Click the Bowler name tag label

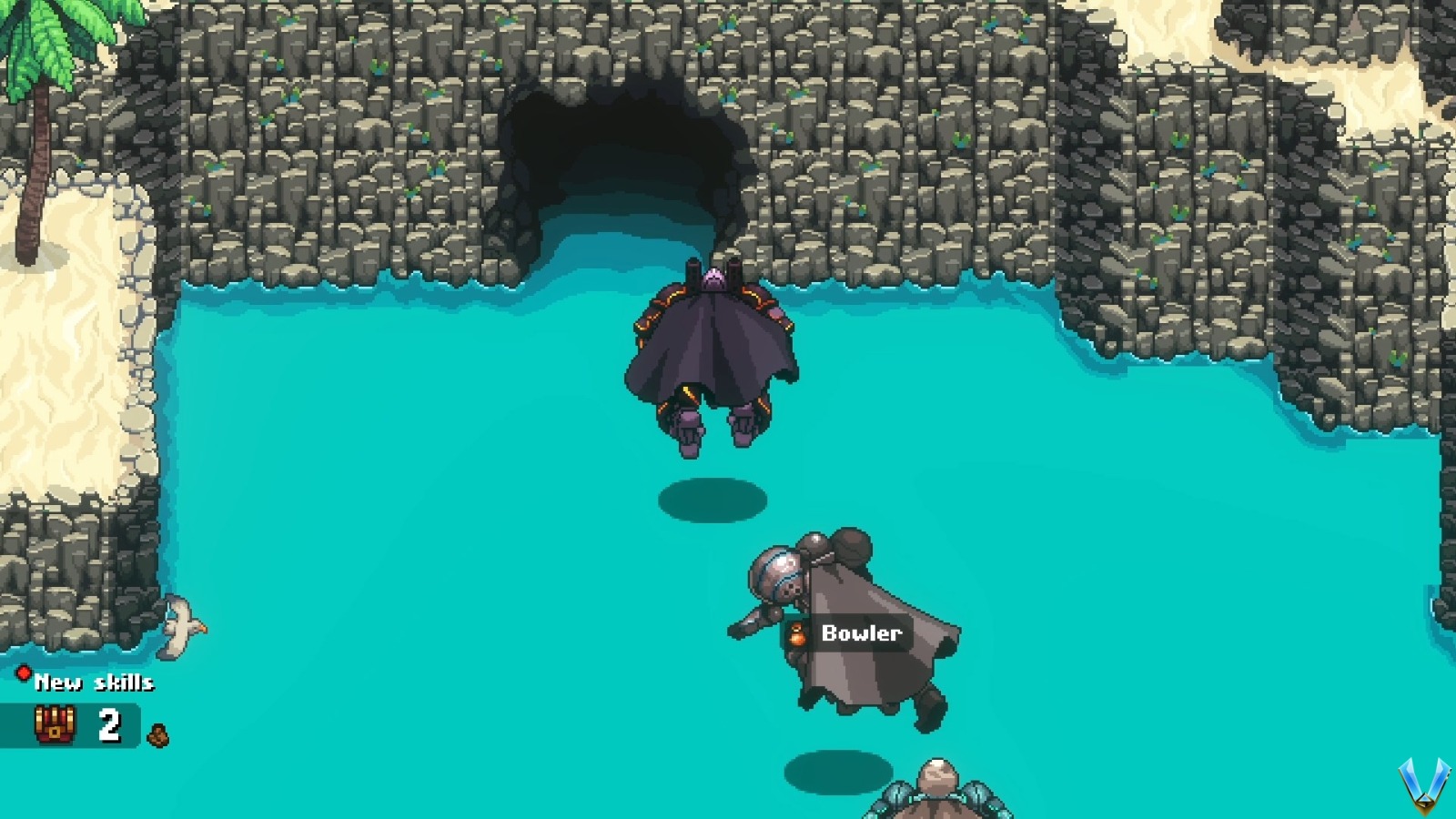click(x=861, y=632)
